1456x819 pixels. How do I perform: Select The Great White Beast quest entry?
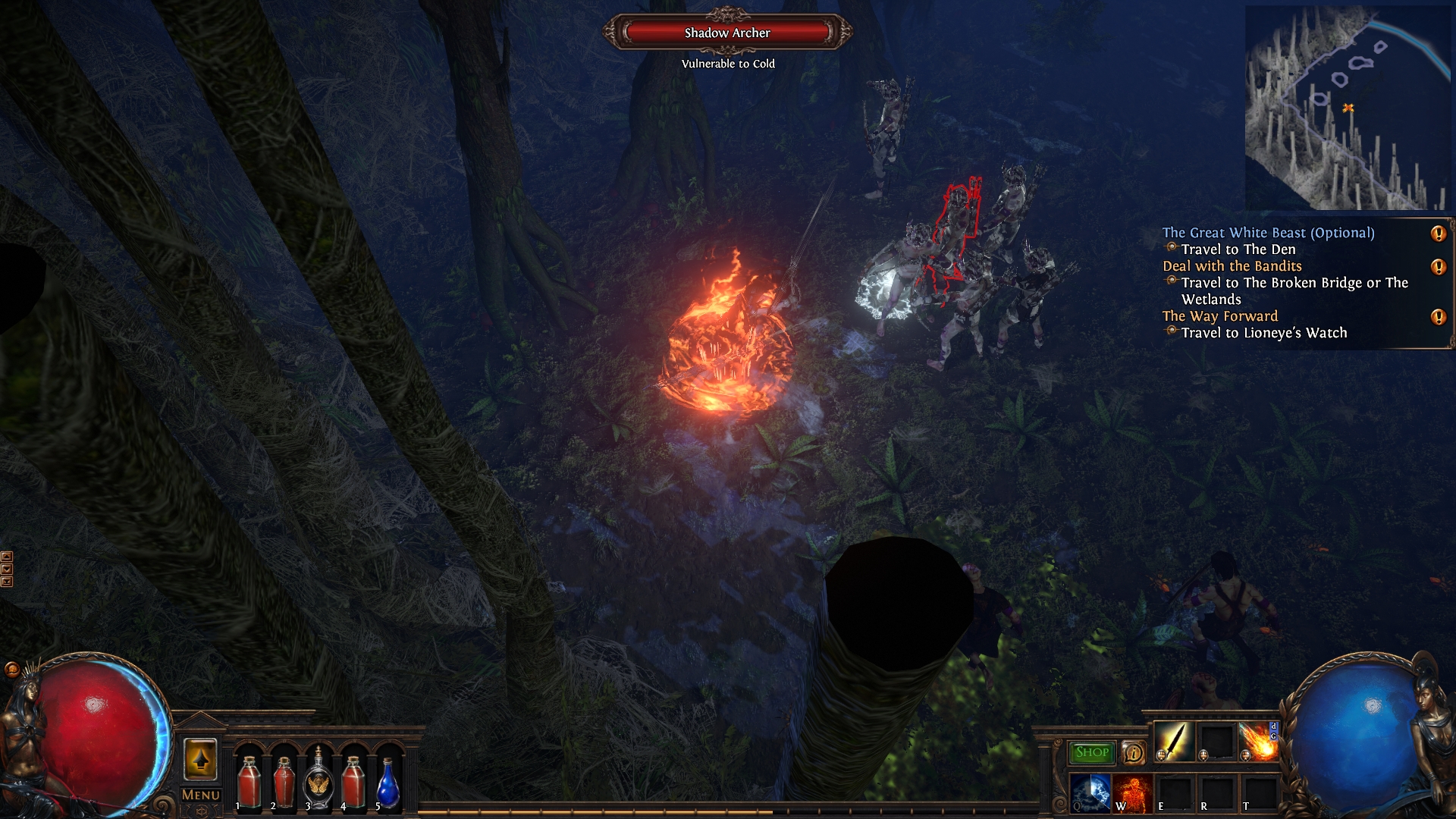[x=1268, y=233]
